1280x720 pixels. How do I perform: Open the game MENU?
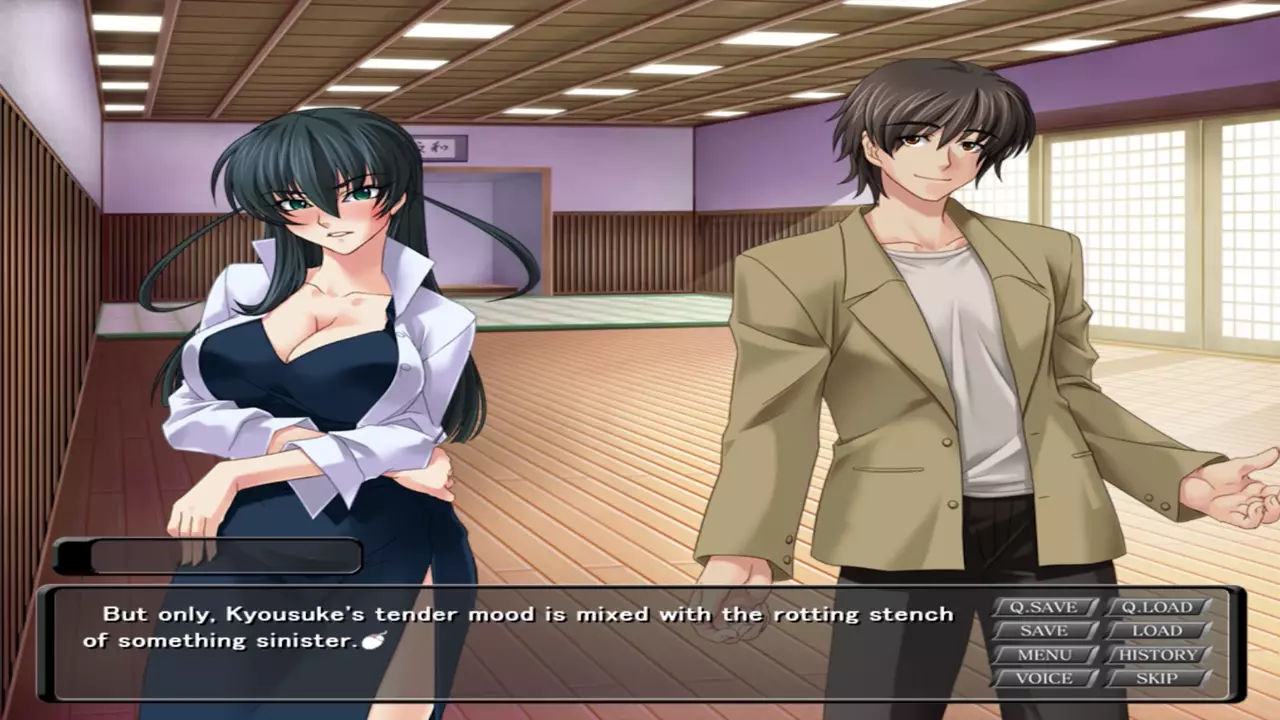[1043, 655]
